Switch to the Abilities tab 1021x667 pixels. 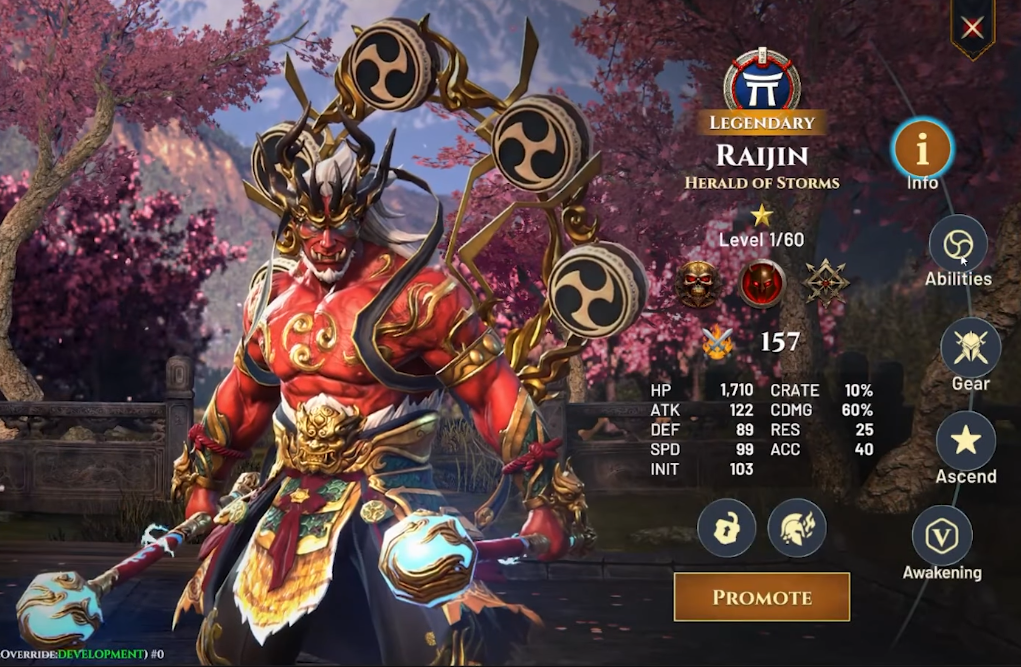(x=958, y=244)
